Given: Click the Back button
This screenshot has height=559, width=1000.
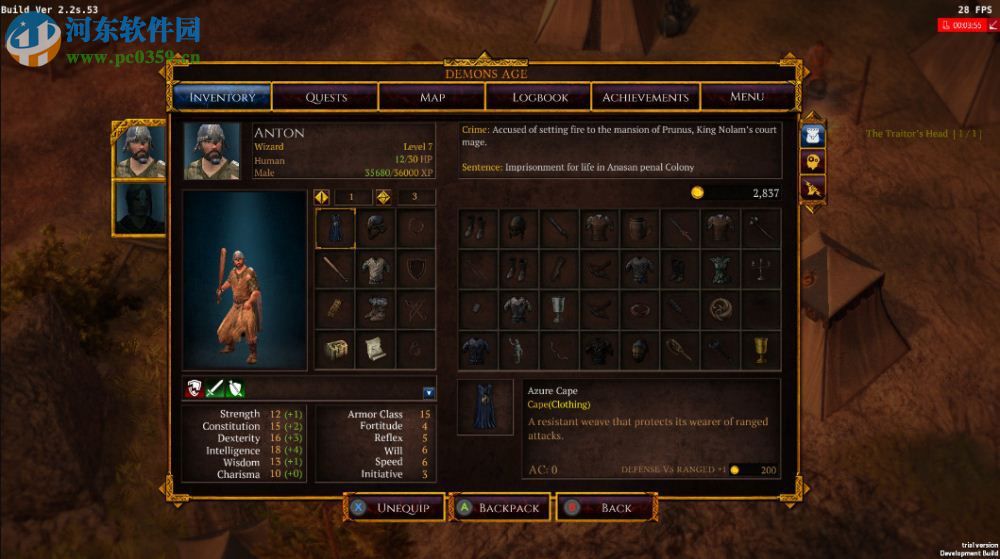Looking at the screenshot, I should (x=606, y=508).
